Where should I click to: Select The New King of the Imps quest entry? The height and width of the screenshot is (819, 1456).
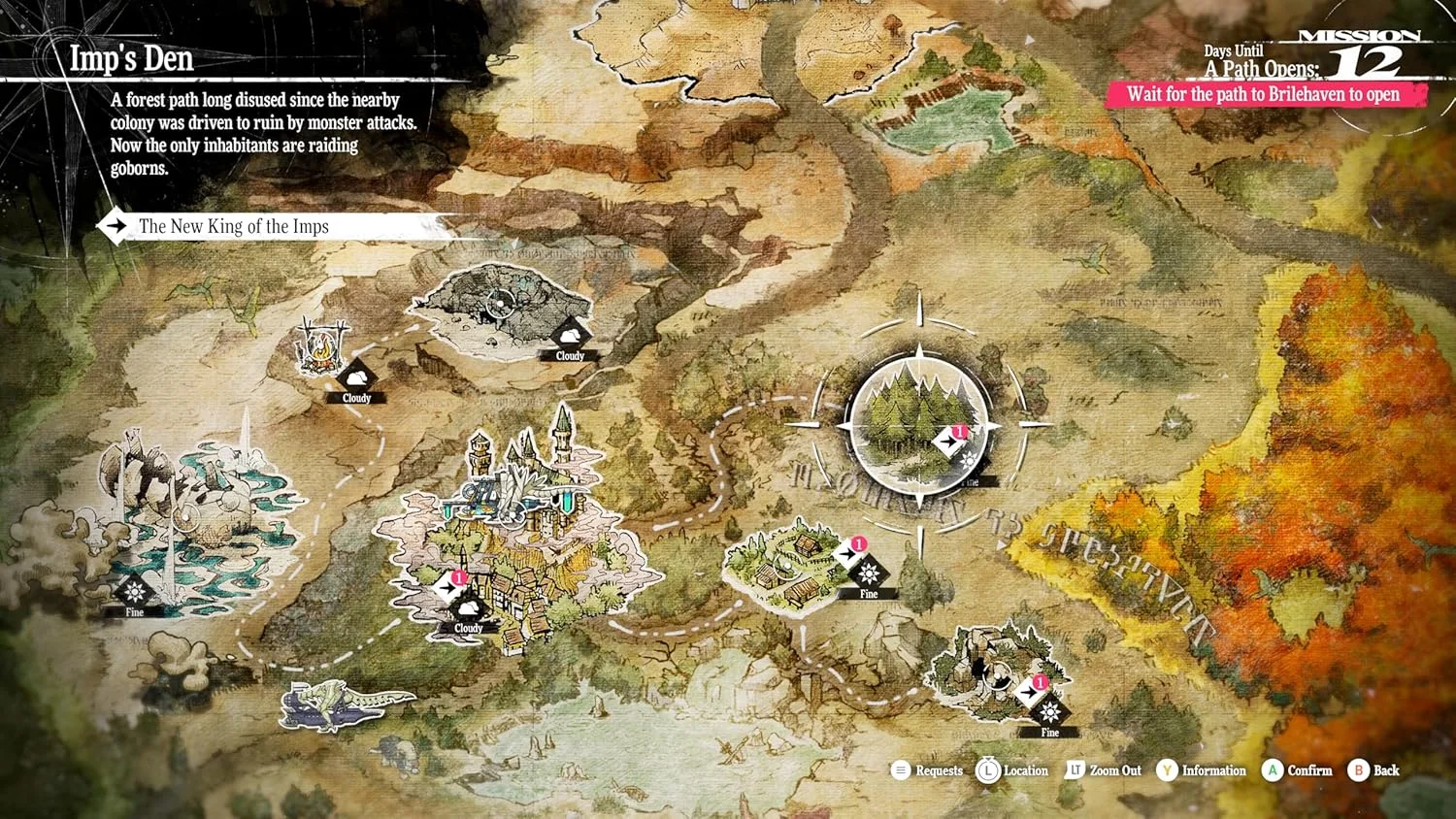[x=233, y=227]
